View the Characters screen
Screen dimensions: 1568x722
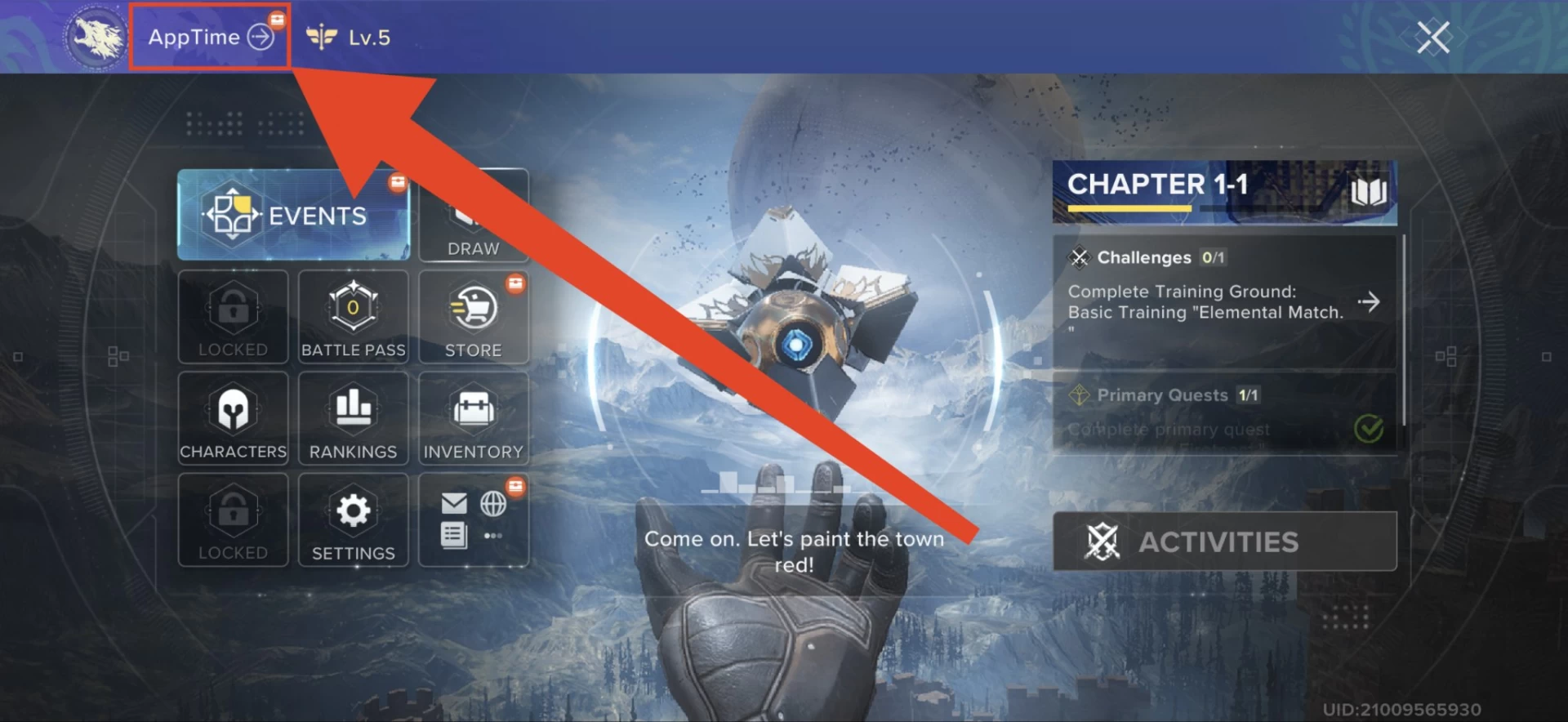pos(233,418)
